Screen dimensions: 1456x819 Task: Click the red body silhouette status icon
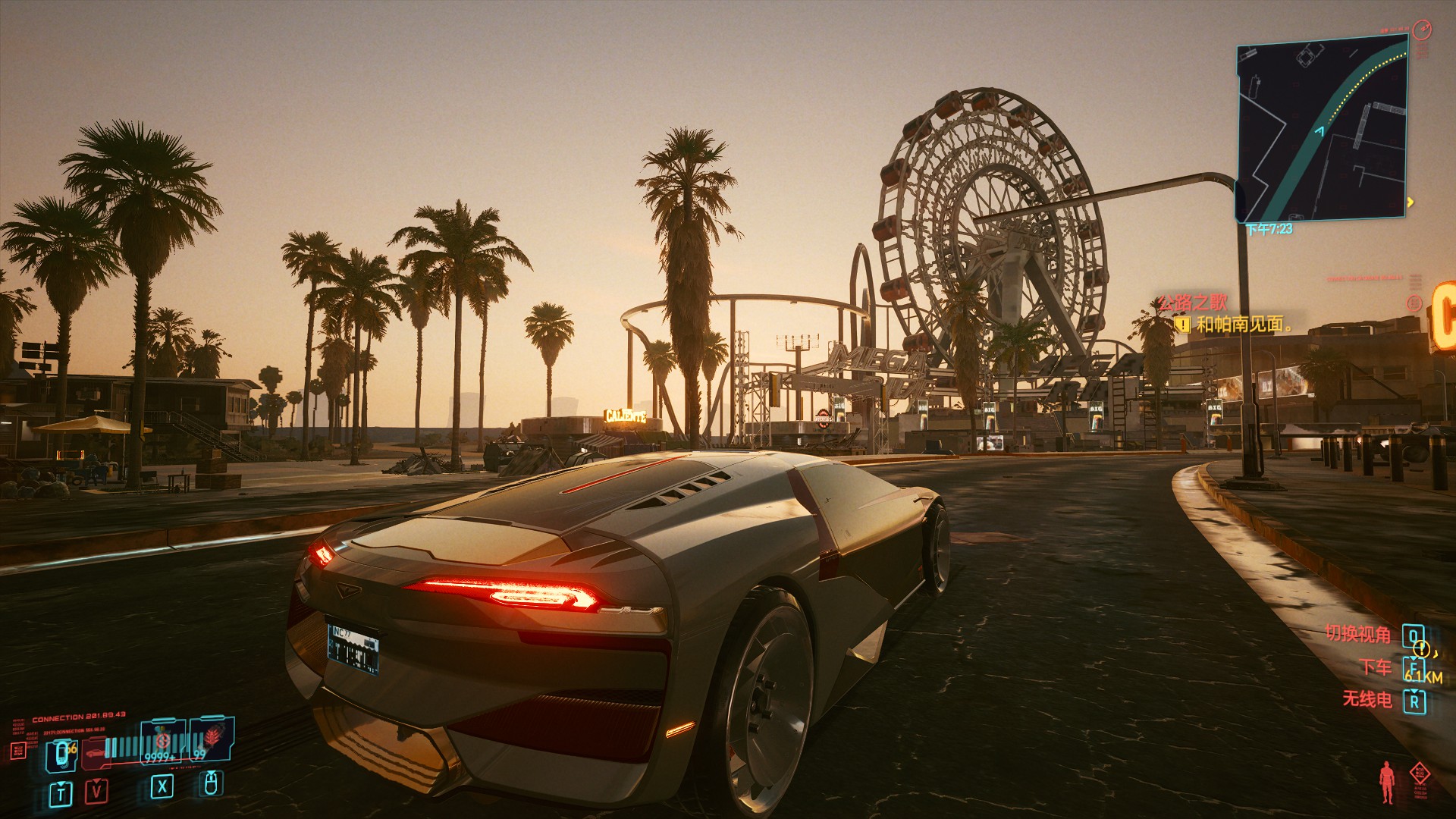click(x=1387, y=782)
